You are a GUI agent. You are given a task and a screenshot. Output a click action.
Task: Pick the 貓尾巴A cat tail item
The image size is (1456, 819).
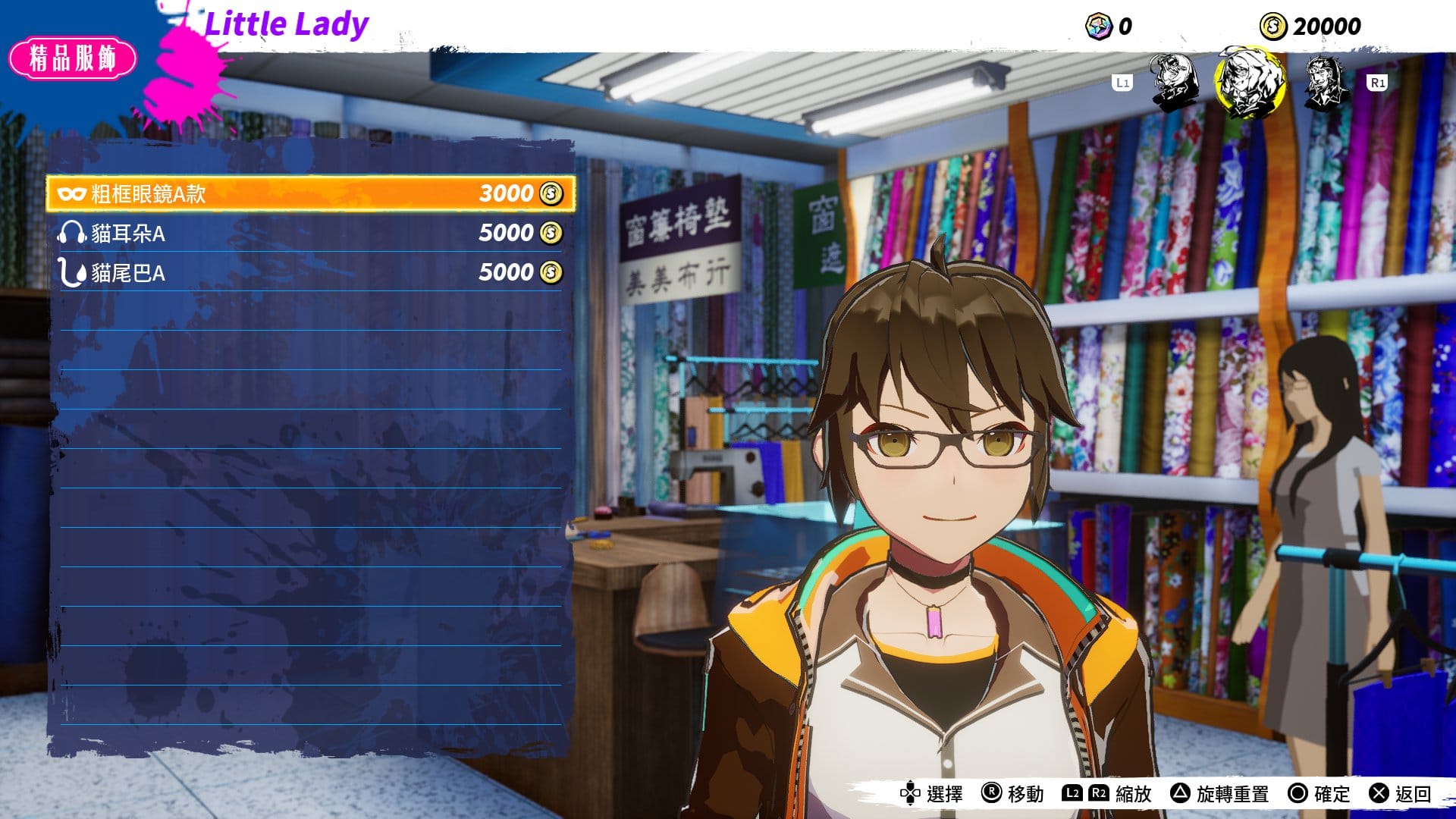(x=311, y=272)
